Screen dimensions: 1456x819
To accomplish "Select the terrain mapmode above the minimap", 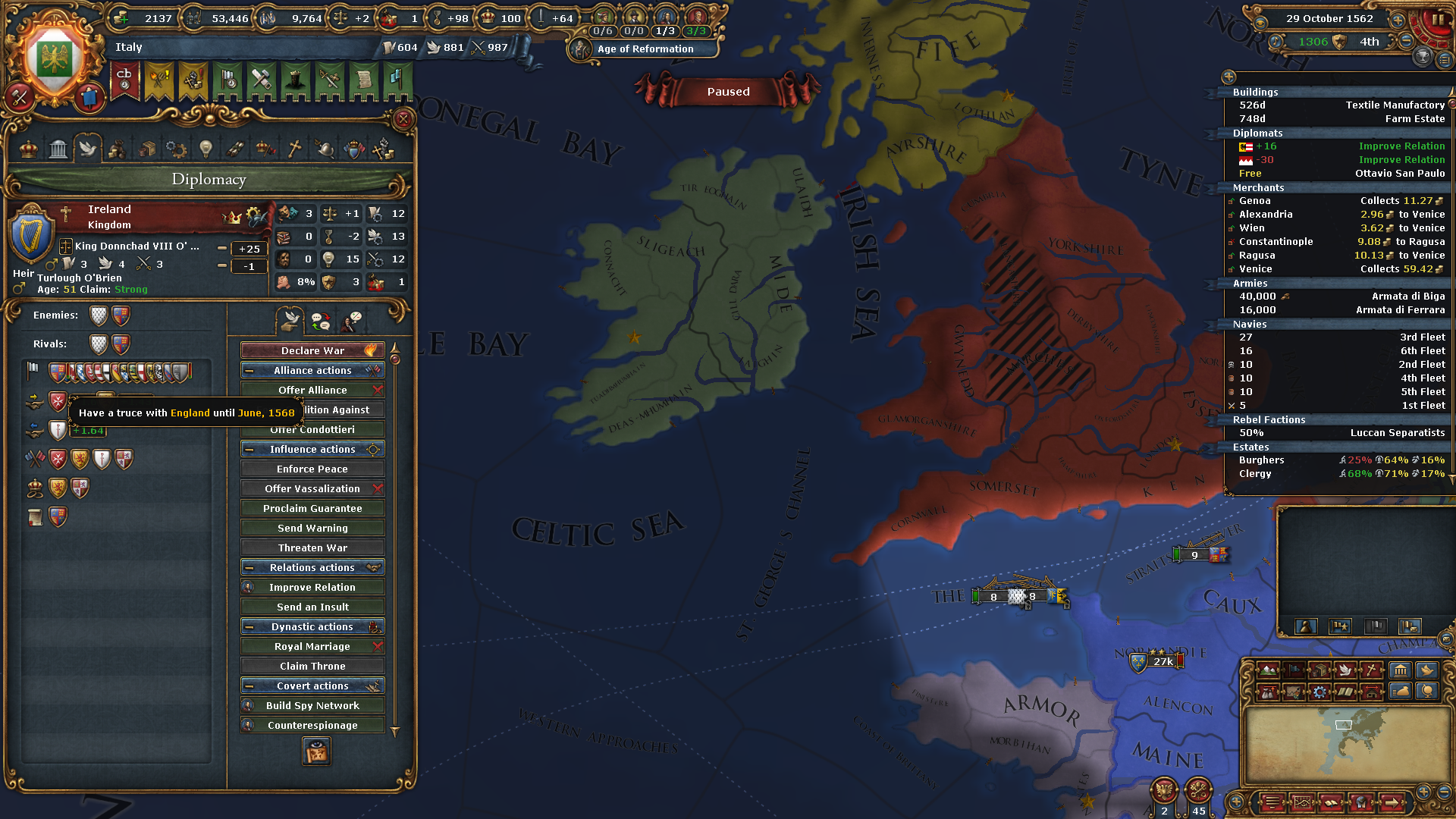I will (x=1268, y=670).
